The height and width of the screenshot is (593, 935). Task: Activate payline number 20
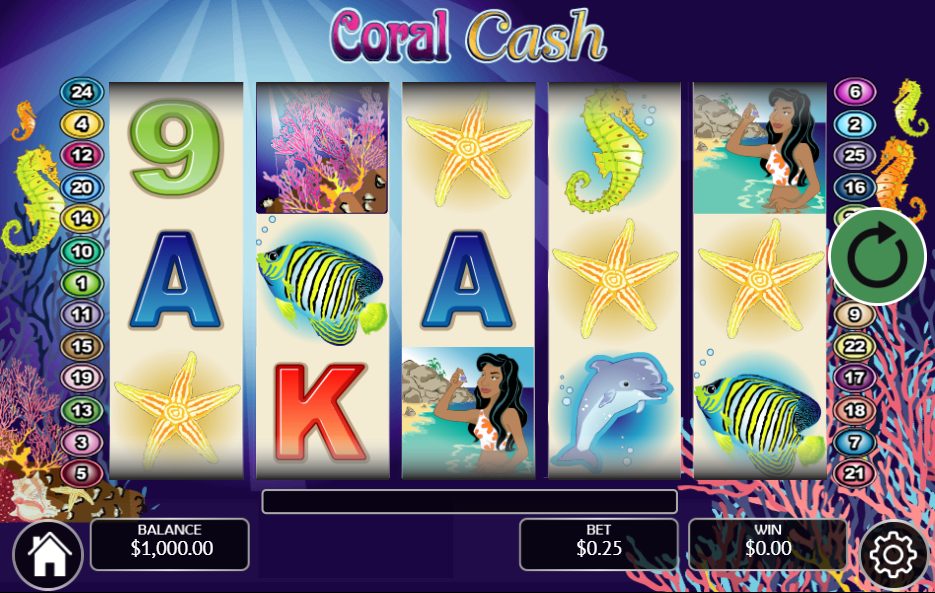click(82, 187)
